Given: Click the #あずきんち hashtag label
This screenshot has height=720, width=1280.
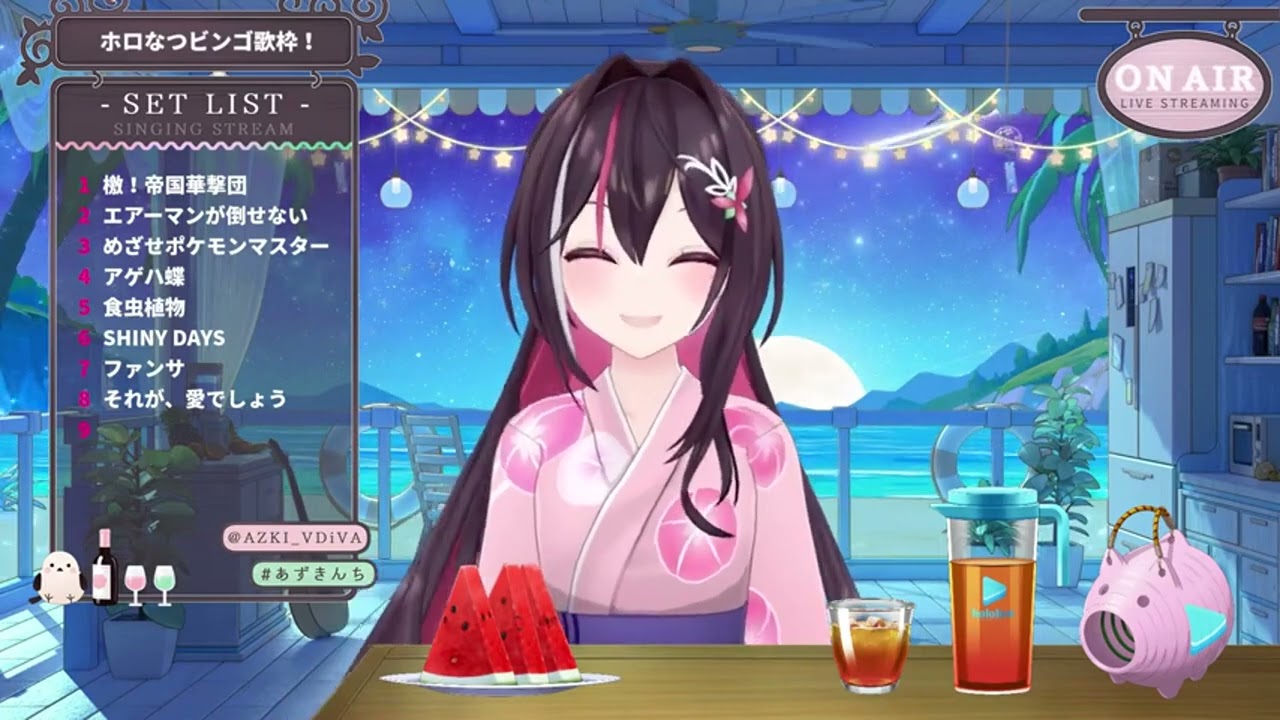Looking at the screenshot, I should click(x=314, y=573).
